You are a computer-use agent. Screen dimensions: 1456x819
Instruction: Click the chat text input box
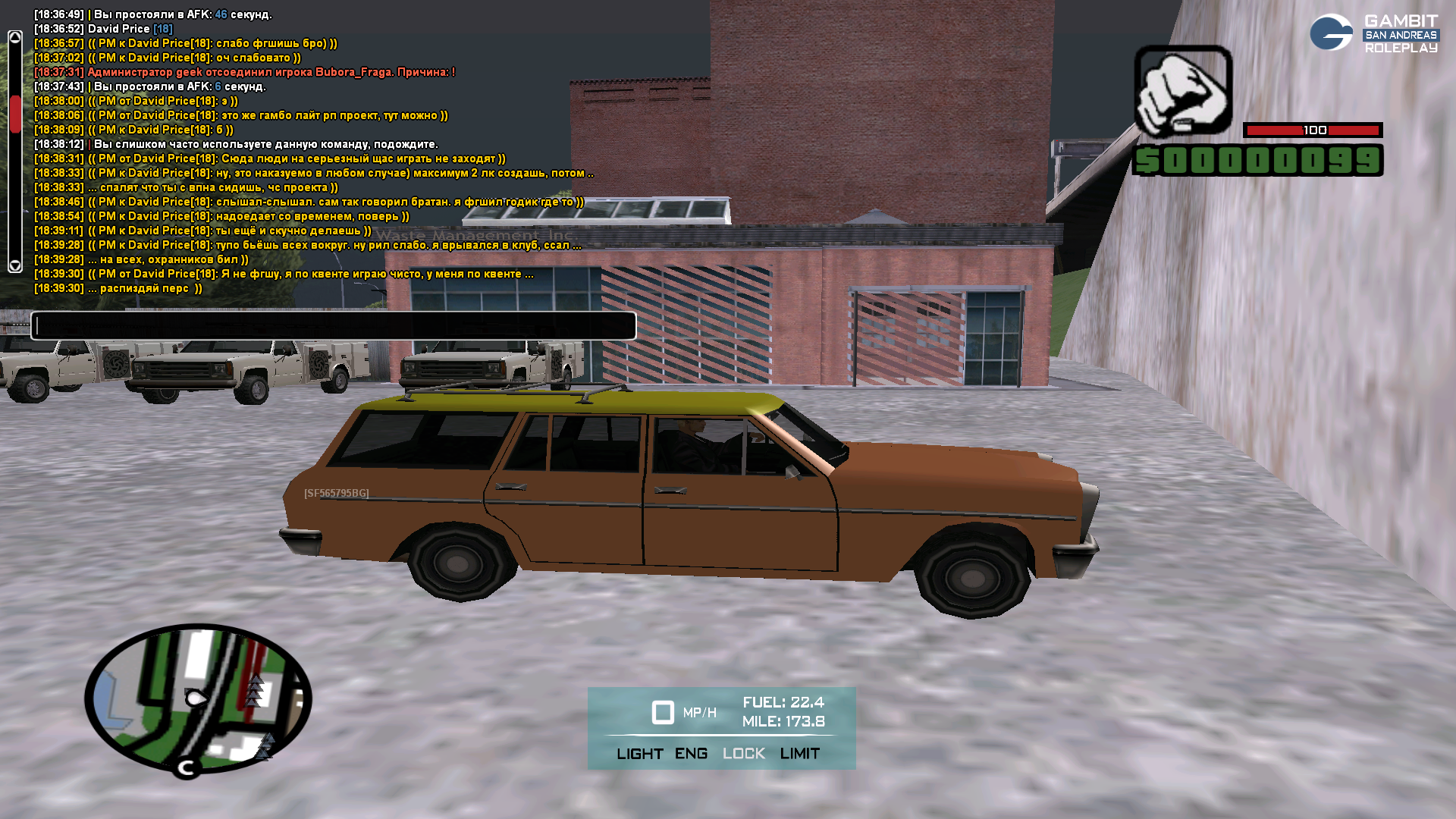pos(334,326)
